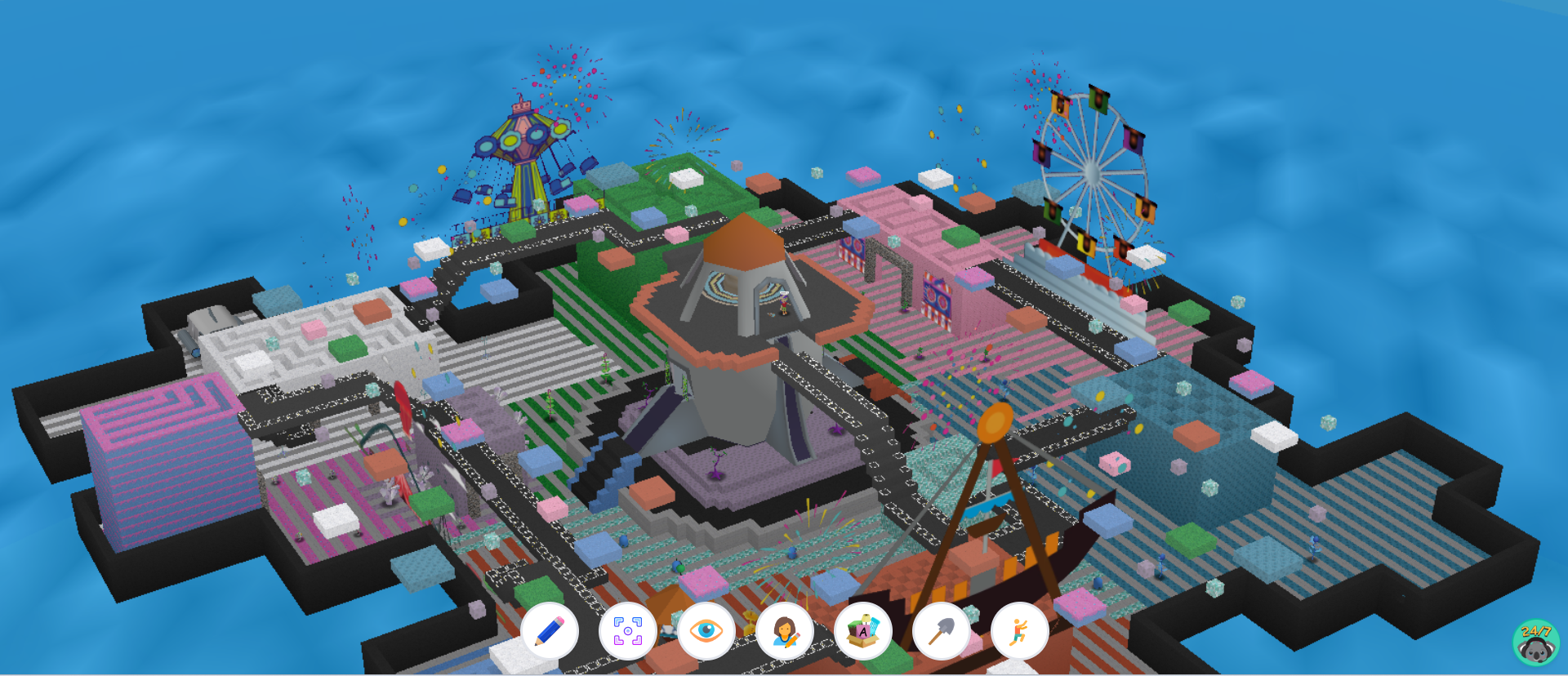Open the focus/center view tool

[x=628, y=630]
